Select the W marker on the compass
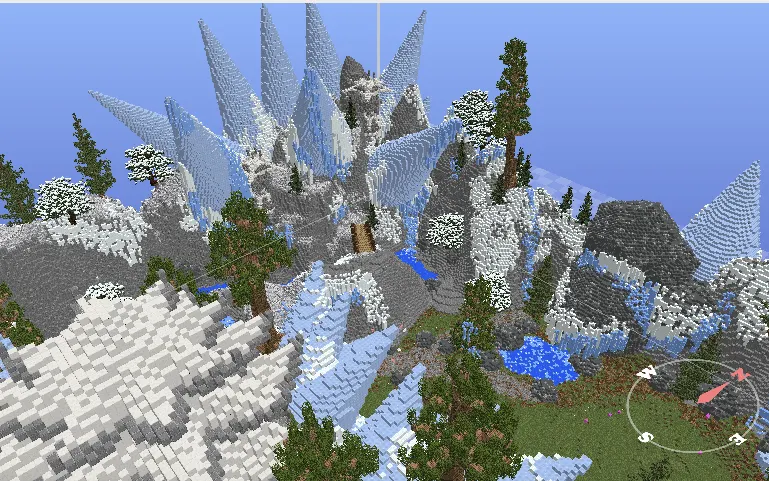Image resolution: width=769 pixels, height=481 pixels. tap(646, 373)
